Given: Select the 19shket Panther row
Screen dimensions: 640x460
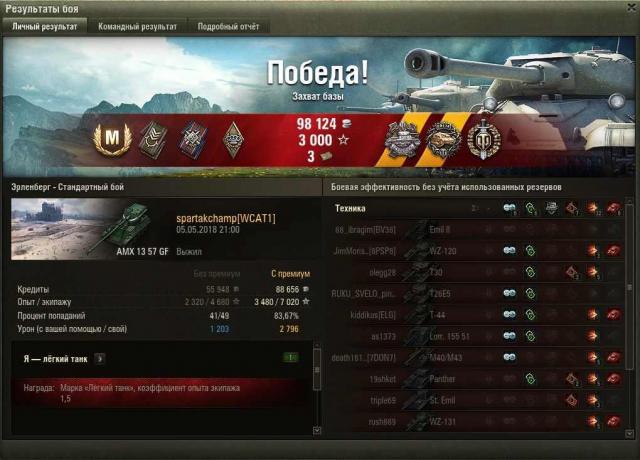Looking at the screenshot, I should click(x=478, y=379).
